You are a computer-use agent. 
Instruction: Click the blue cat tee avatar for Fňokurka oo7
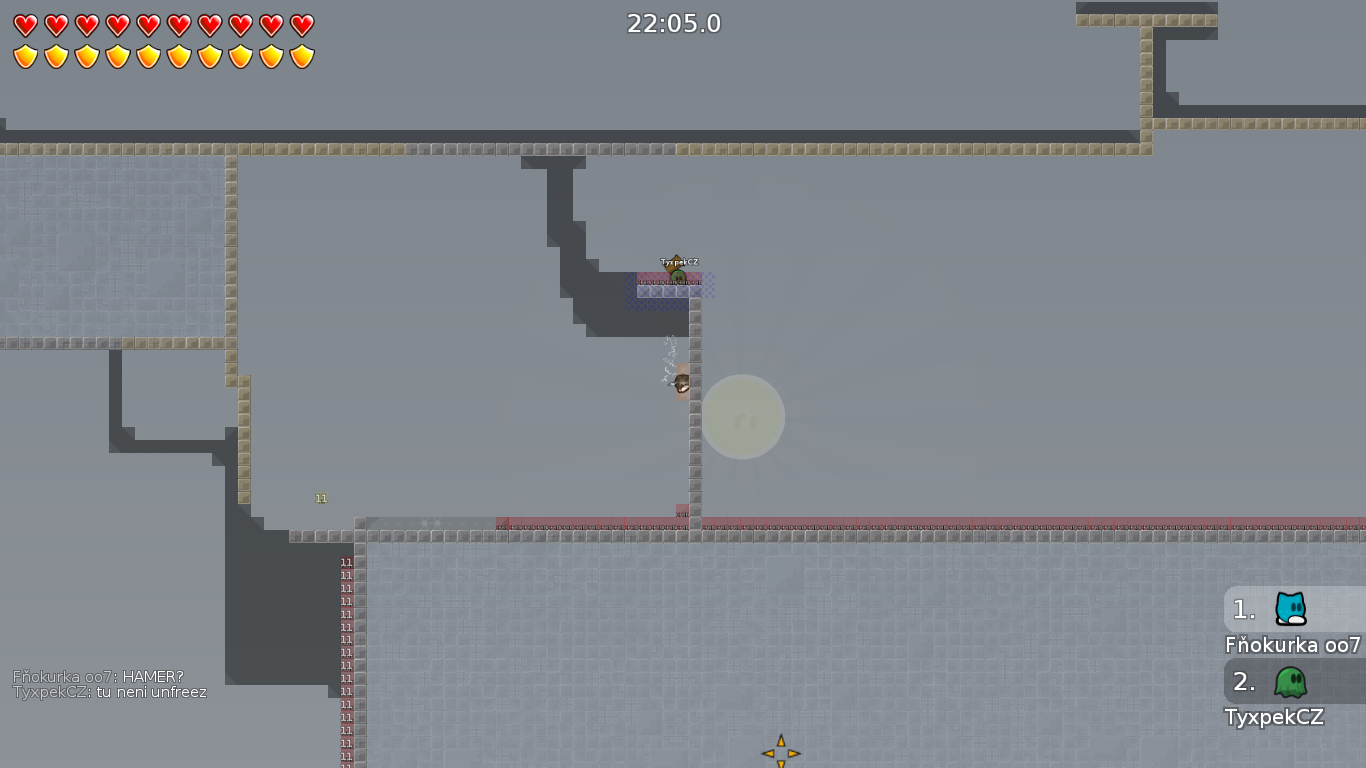pyautogui.click(x=1289, y=610)
